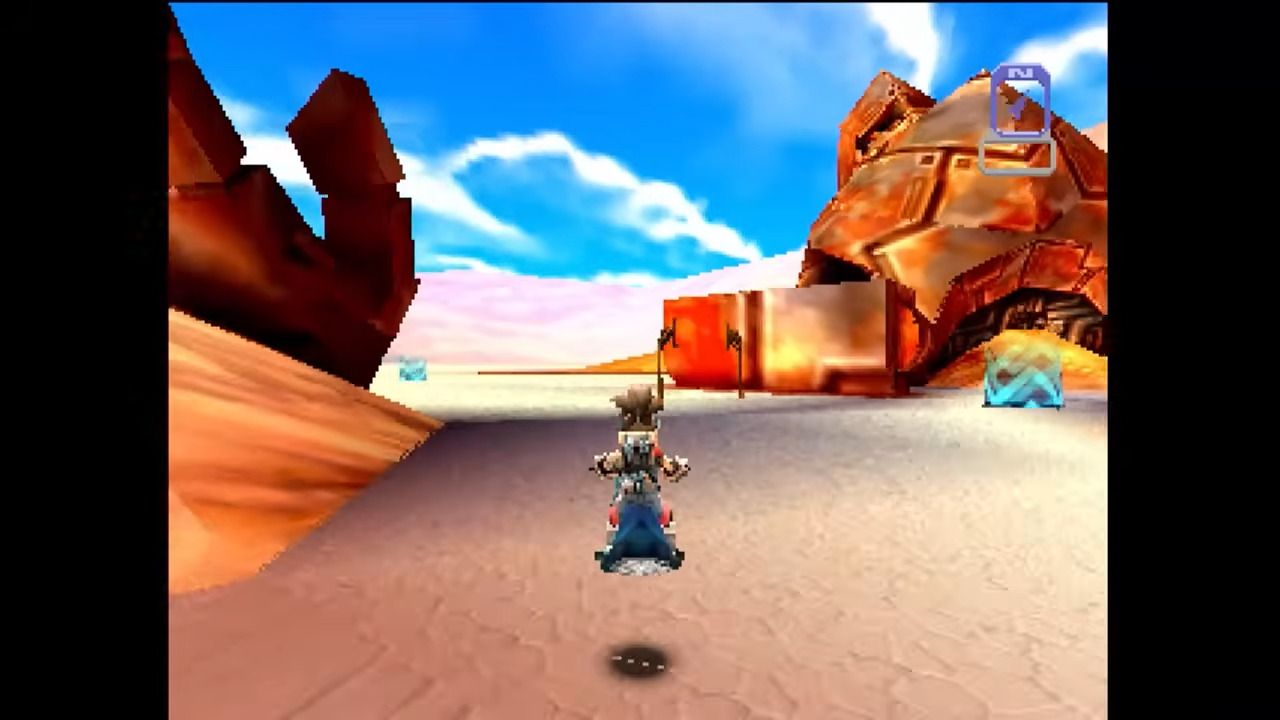Click the memory card save icon
Image resolution: width=1280 pixels, height=720 pixels.
pyautogui.click(x=1021, y=100)
